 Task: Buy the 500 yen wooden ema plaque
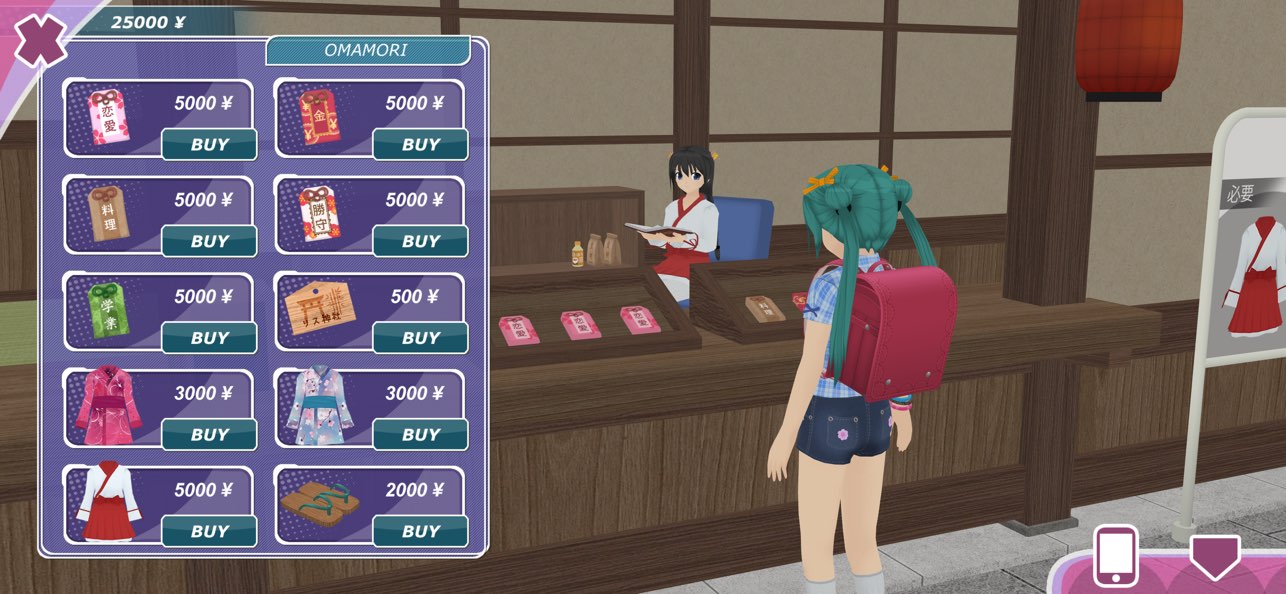click(x=421, y=338)
